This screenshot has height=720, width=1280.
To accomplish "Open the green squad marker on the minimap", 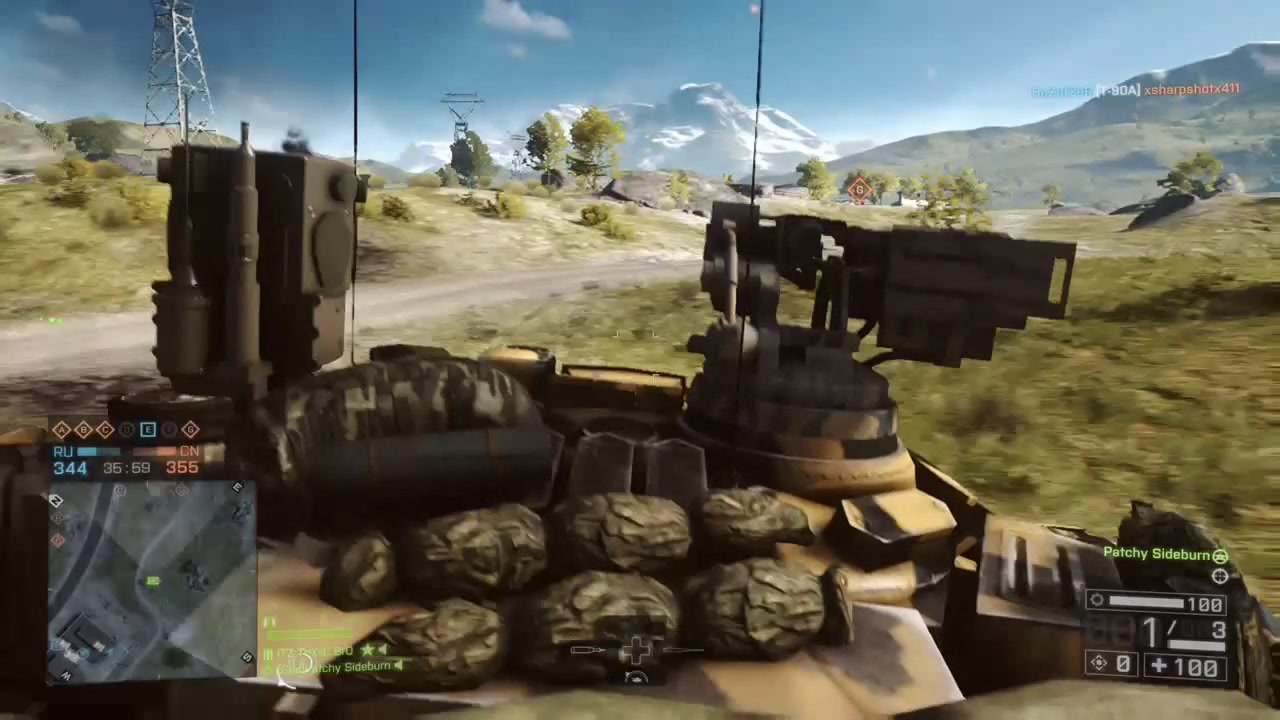I will [152, 580].
